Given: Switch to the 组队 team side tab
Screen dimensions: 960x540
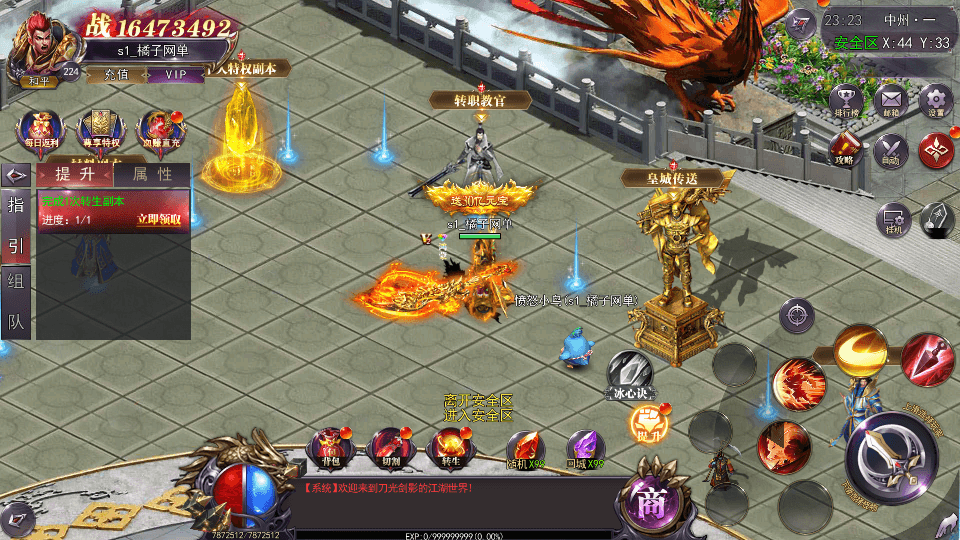Looking at the screenshot, I should [x=16, y=301].
